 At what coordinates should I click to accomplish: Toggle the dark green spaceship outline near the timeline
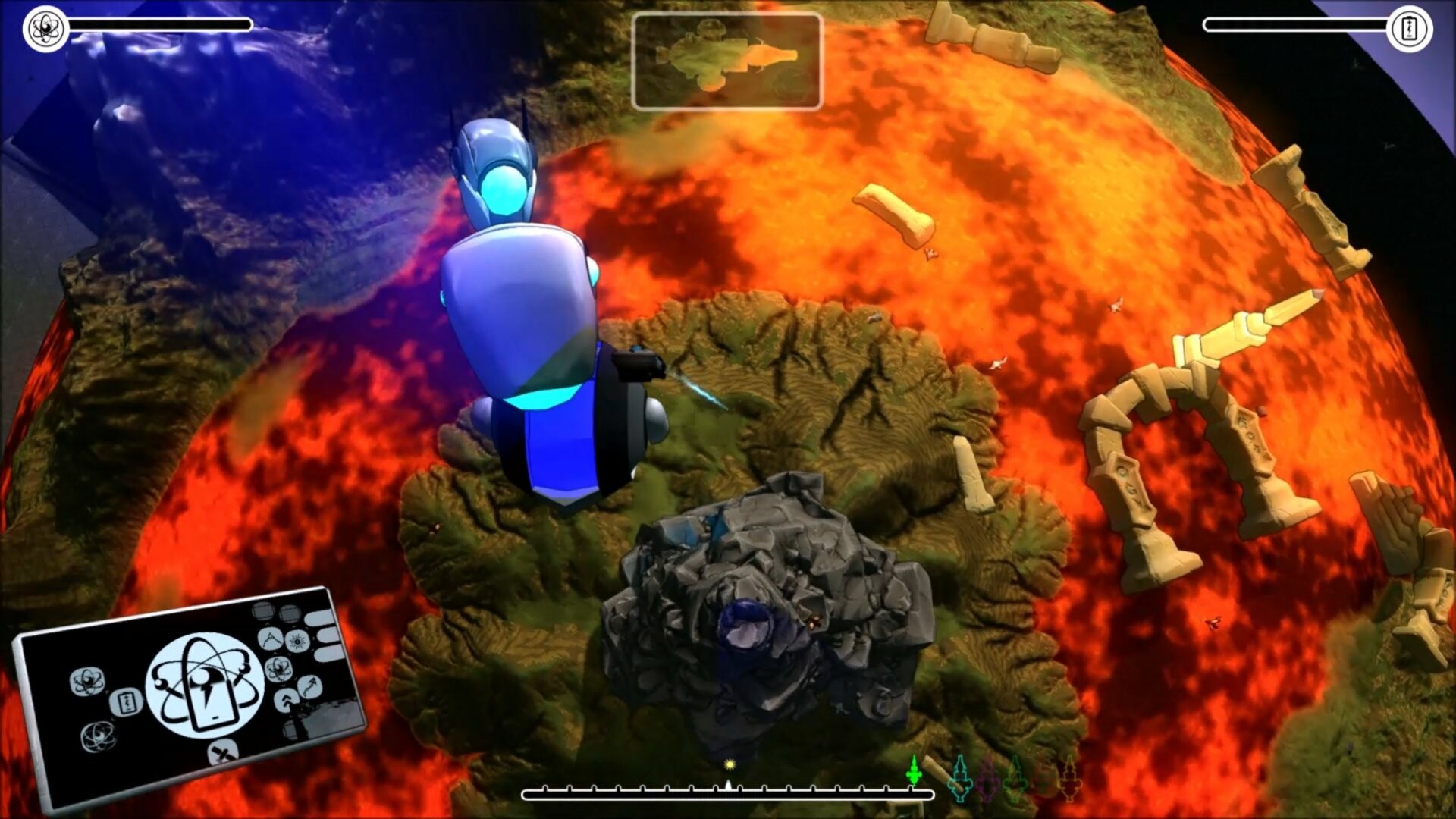1015,778
